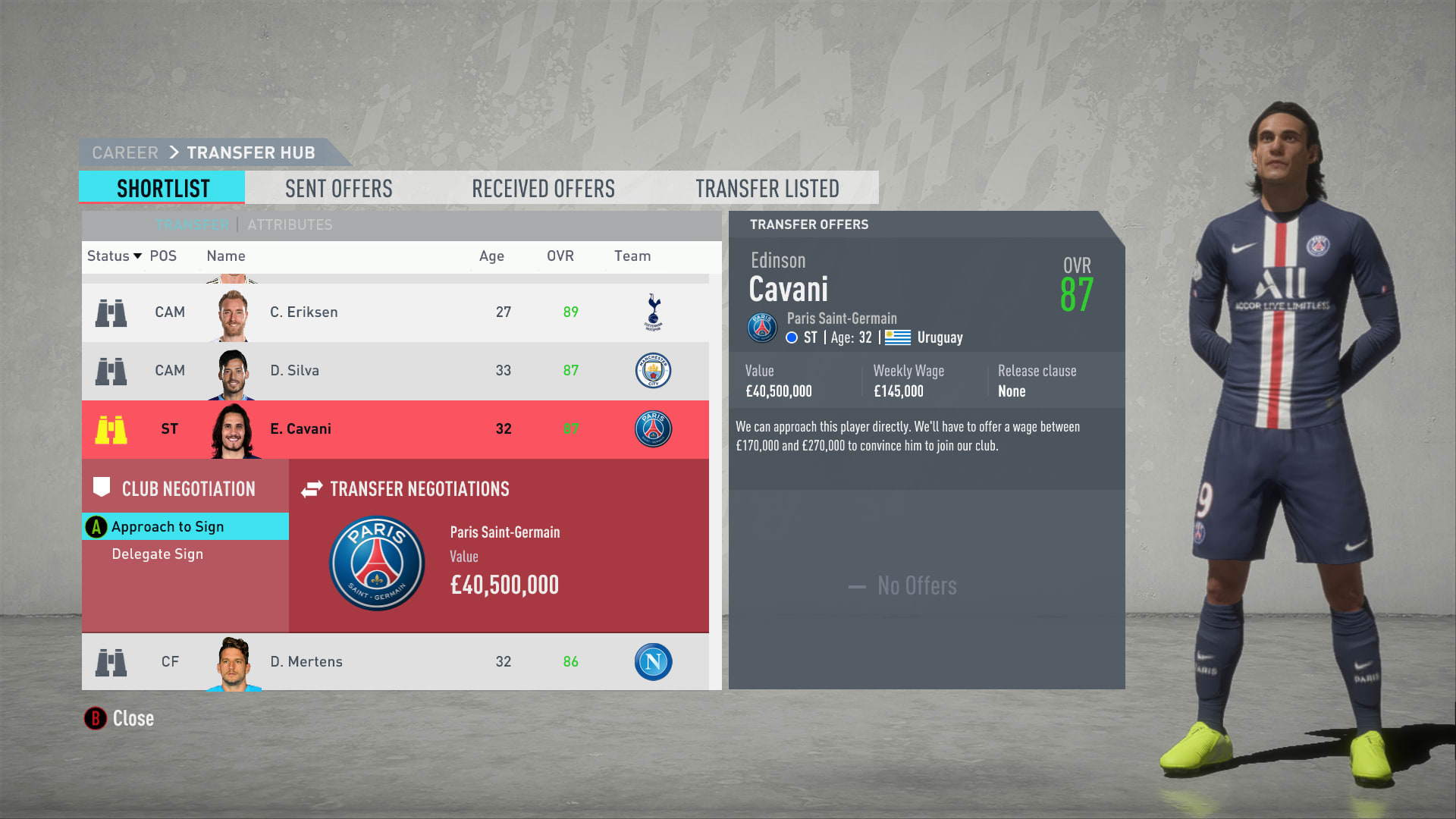The height and width of the screenshot is (819, 1456).
Task: Go back to Career in breadcrumb
Action: tap(125, 153)
